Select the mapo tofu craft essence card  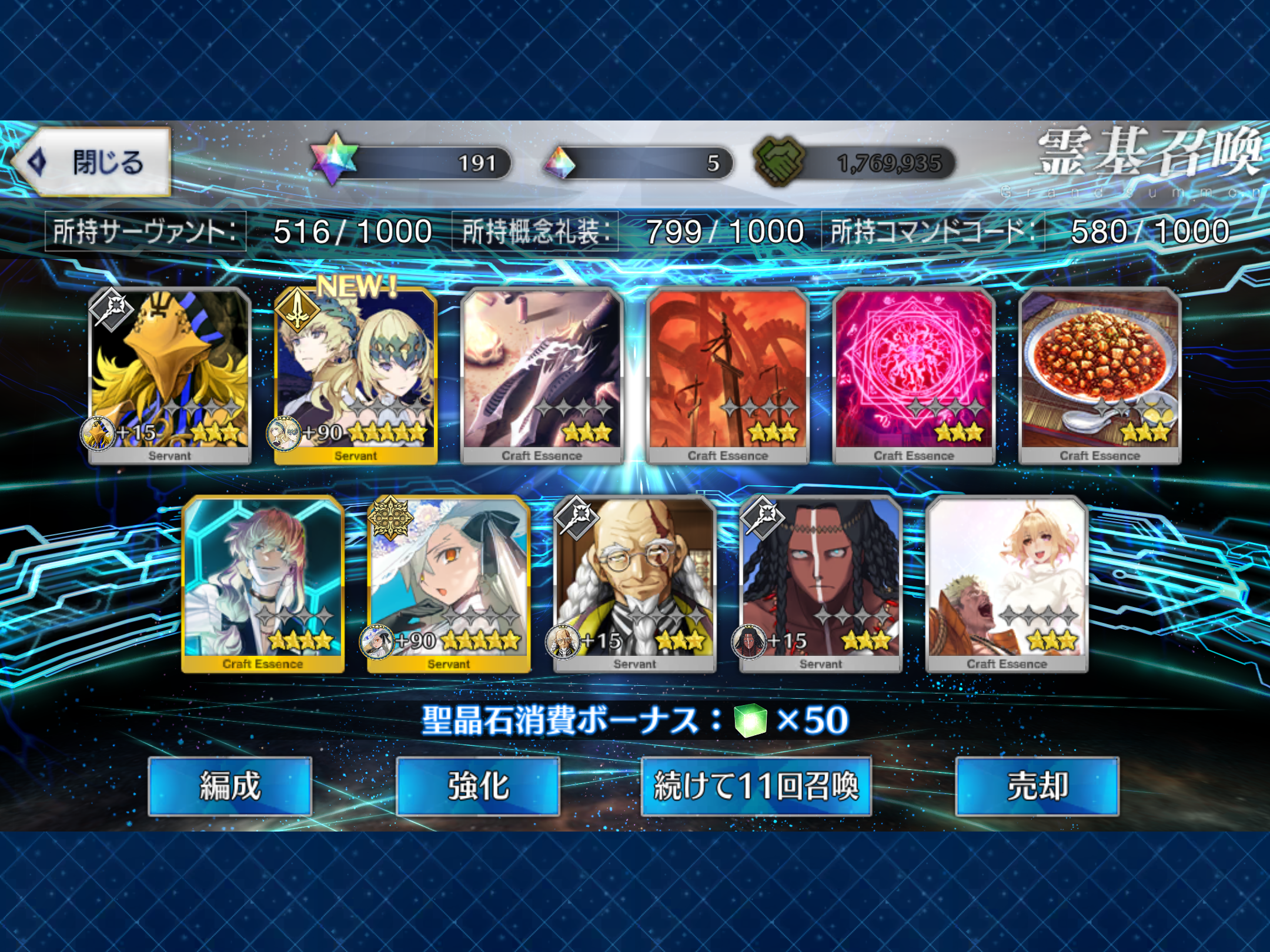1099,375
